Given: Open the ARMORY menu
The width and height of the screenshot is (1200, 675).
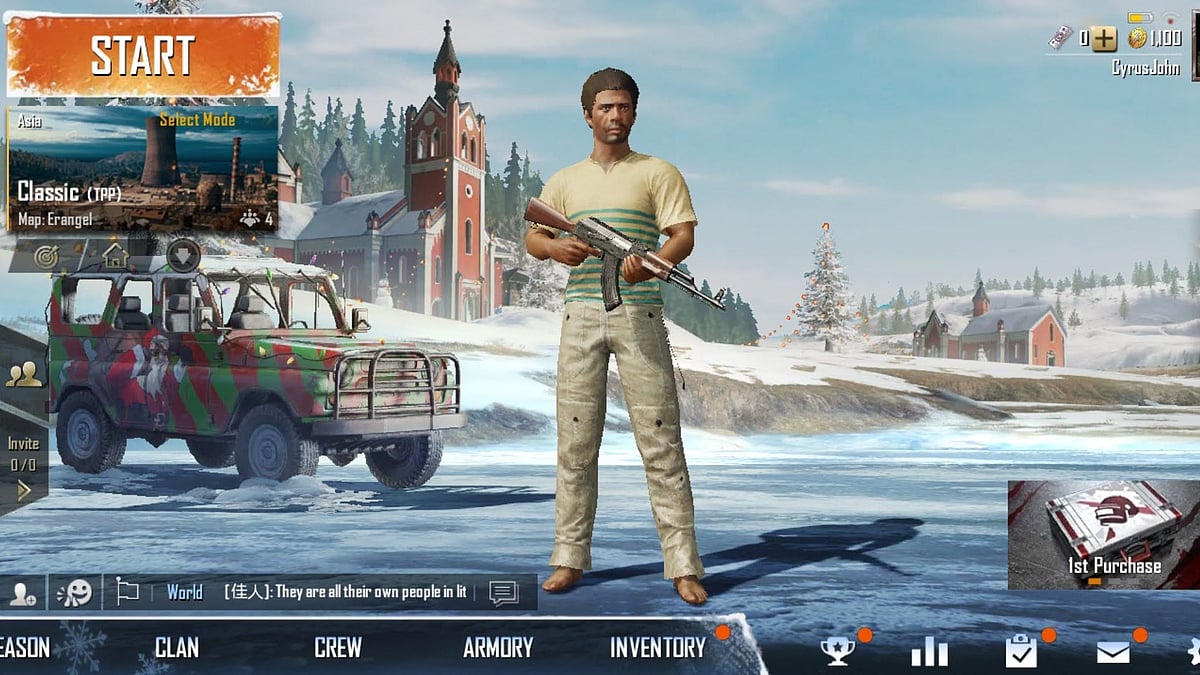Looking at the screenshot, I should click(498, 648).
